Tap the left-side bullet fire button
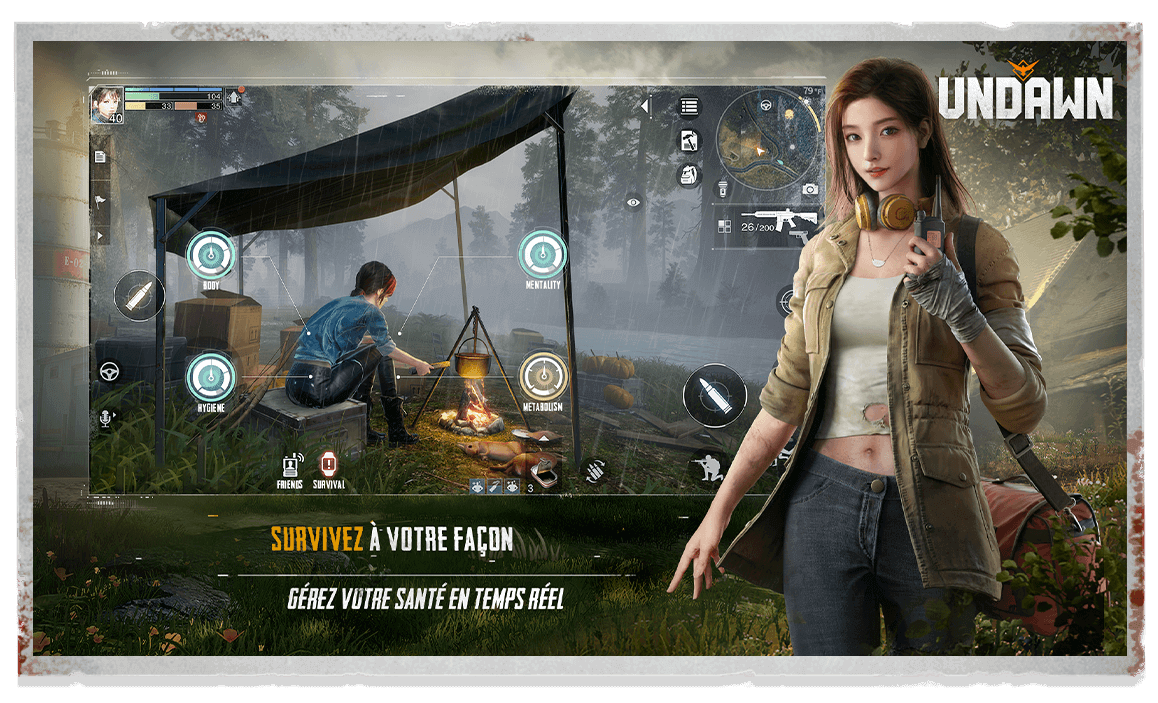The width and height of the screenshot is (1158, 703). click(x=138, y=296)
